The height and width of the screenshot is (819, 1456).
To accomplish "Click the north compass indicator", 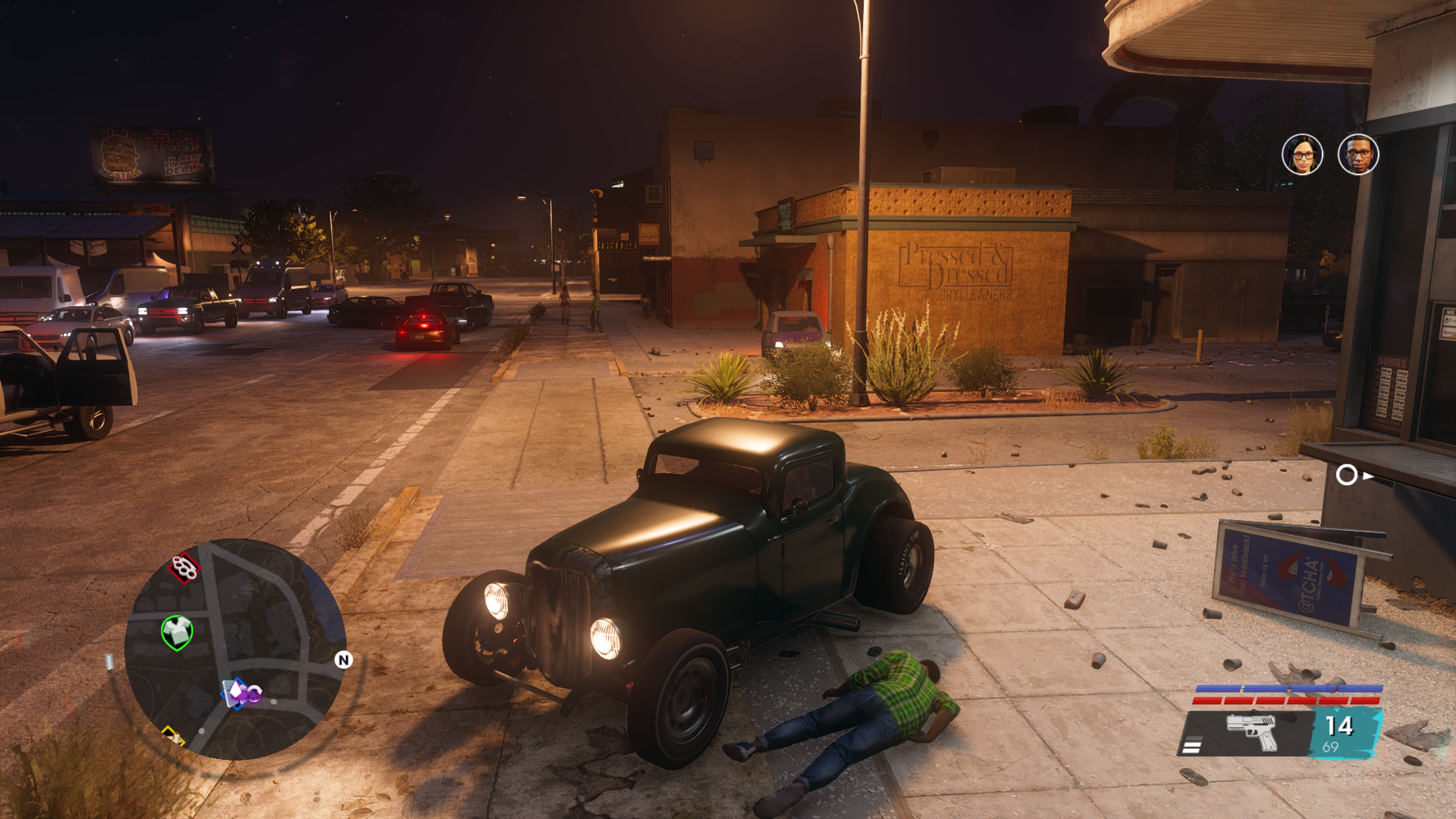I will [343, 660].
